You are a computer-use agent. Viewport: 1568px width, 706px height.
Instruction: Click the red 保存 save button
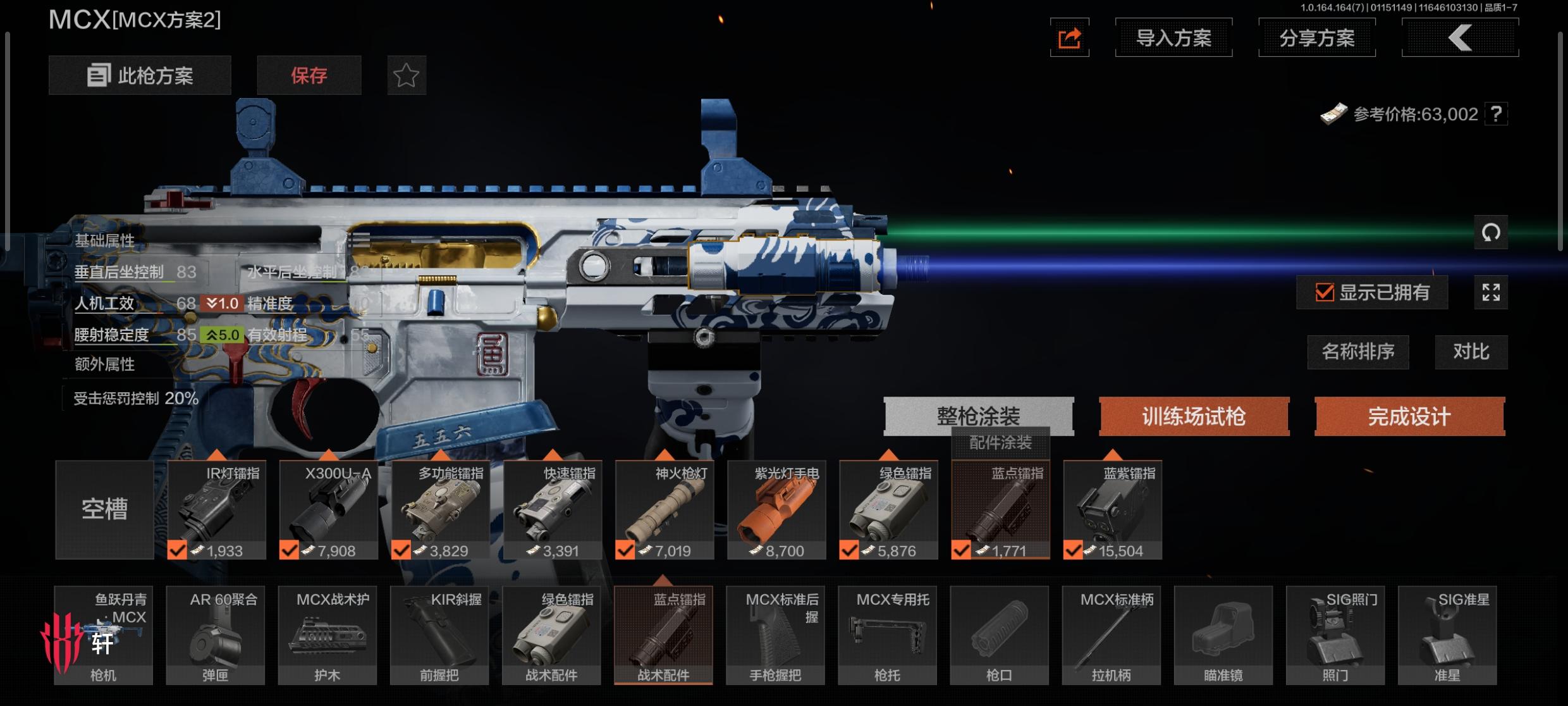309,75
